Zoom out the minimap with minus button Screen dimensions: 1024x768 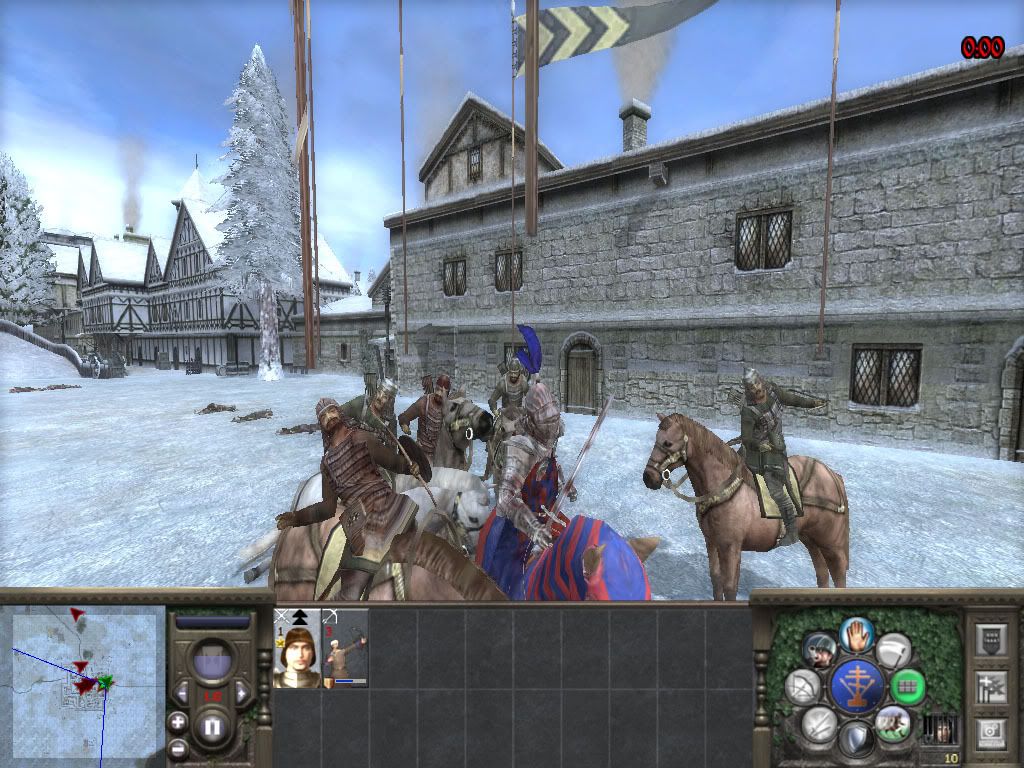[x=178, y=746]
